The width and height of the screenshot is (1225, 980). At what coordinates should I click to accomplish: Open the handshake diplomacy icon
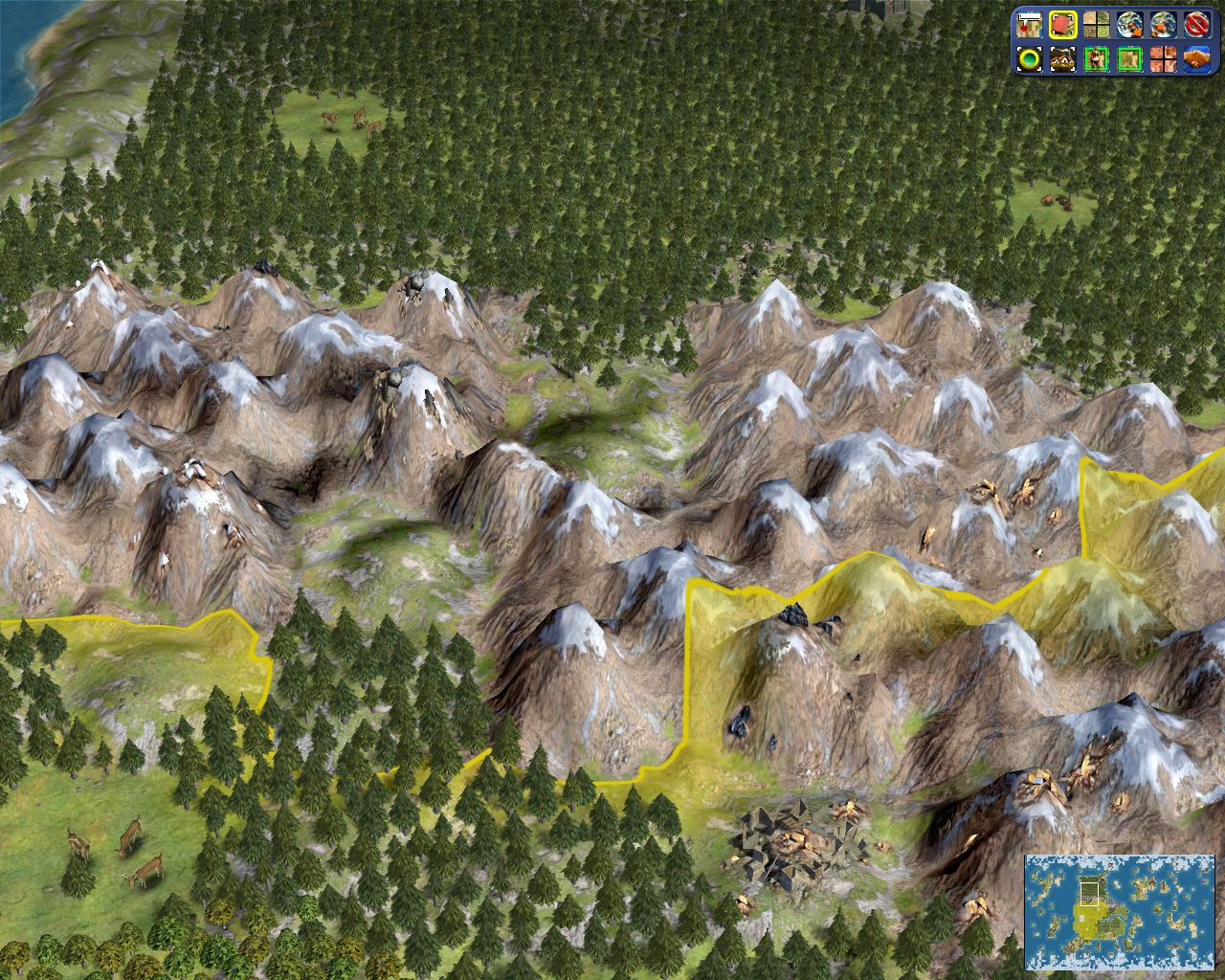click(x=1197, y=59)
